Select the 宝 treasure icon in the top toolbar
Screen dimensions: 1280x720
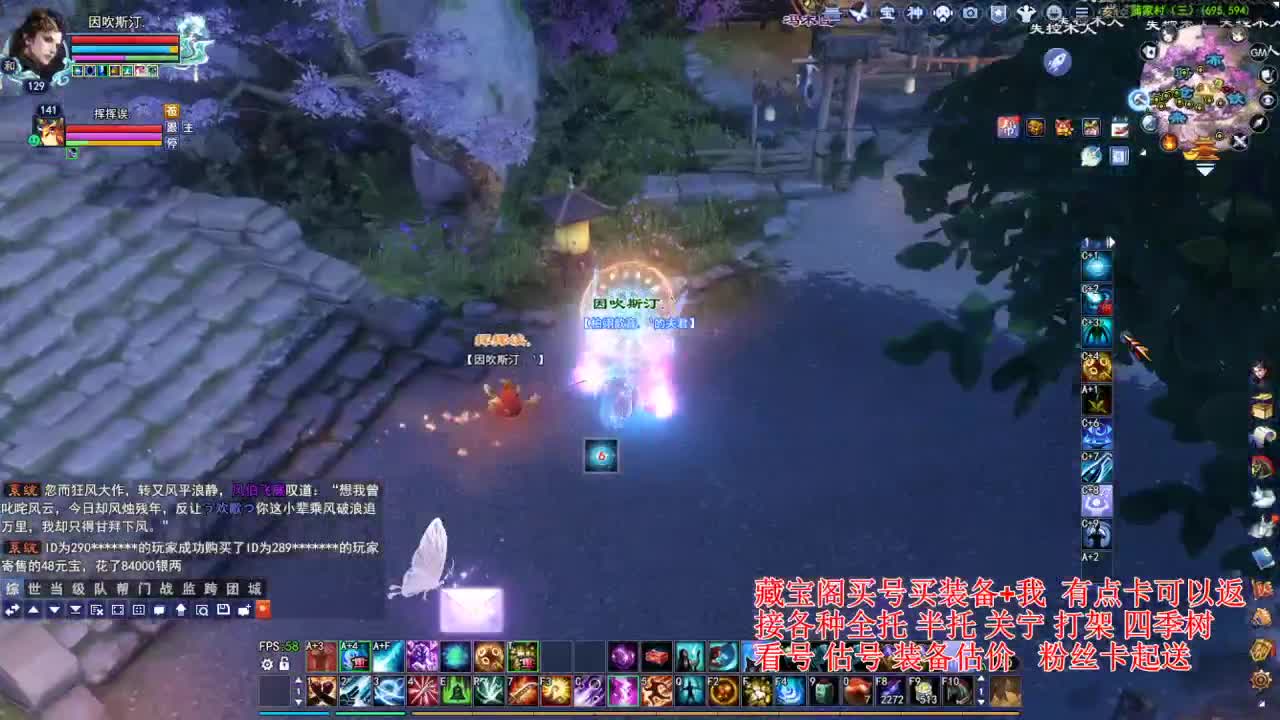889,13
